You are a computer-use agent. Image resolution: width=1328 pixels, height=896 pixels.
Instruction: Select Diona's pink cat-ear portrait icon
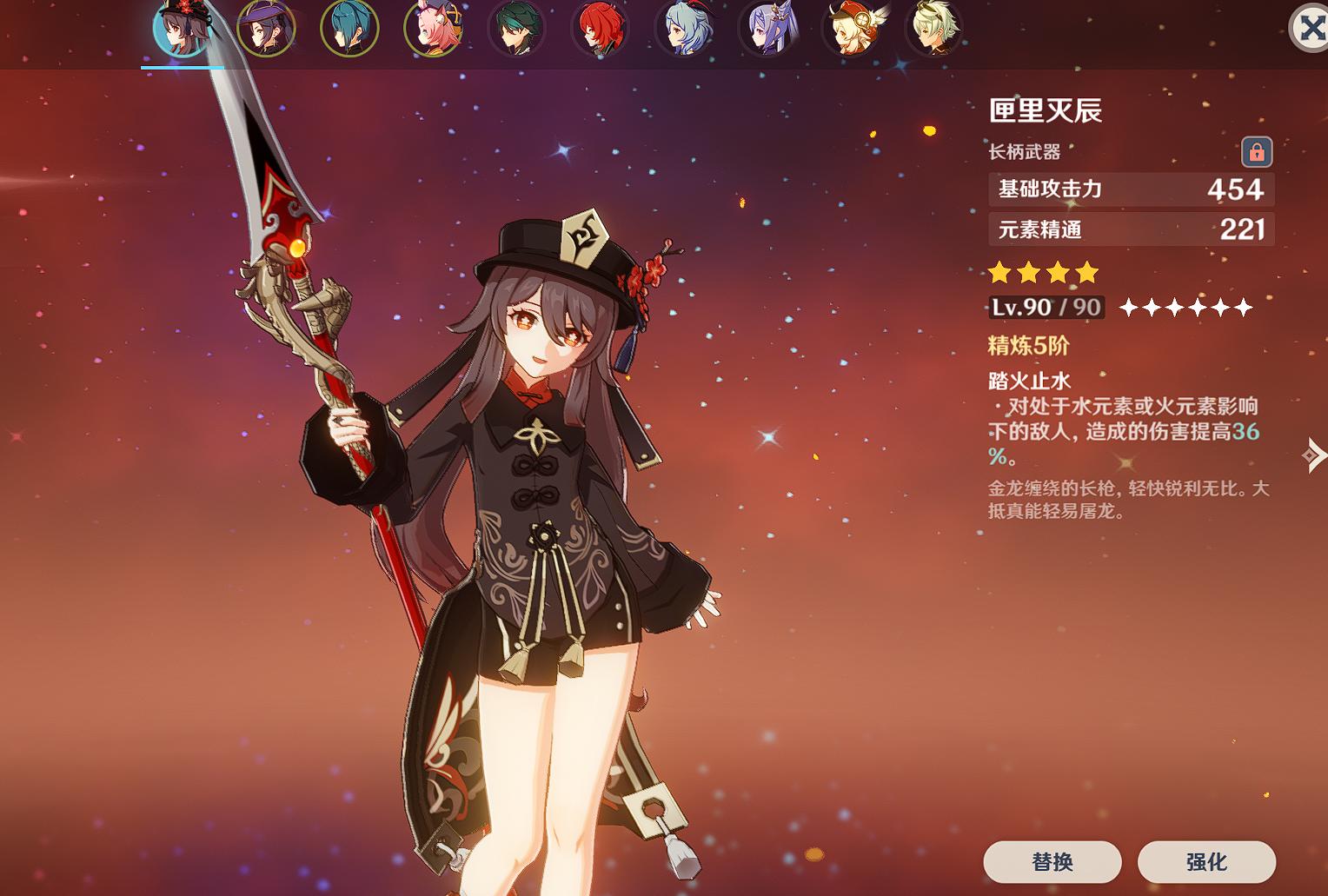coord(434,28)
